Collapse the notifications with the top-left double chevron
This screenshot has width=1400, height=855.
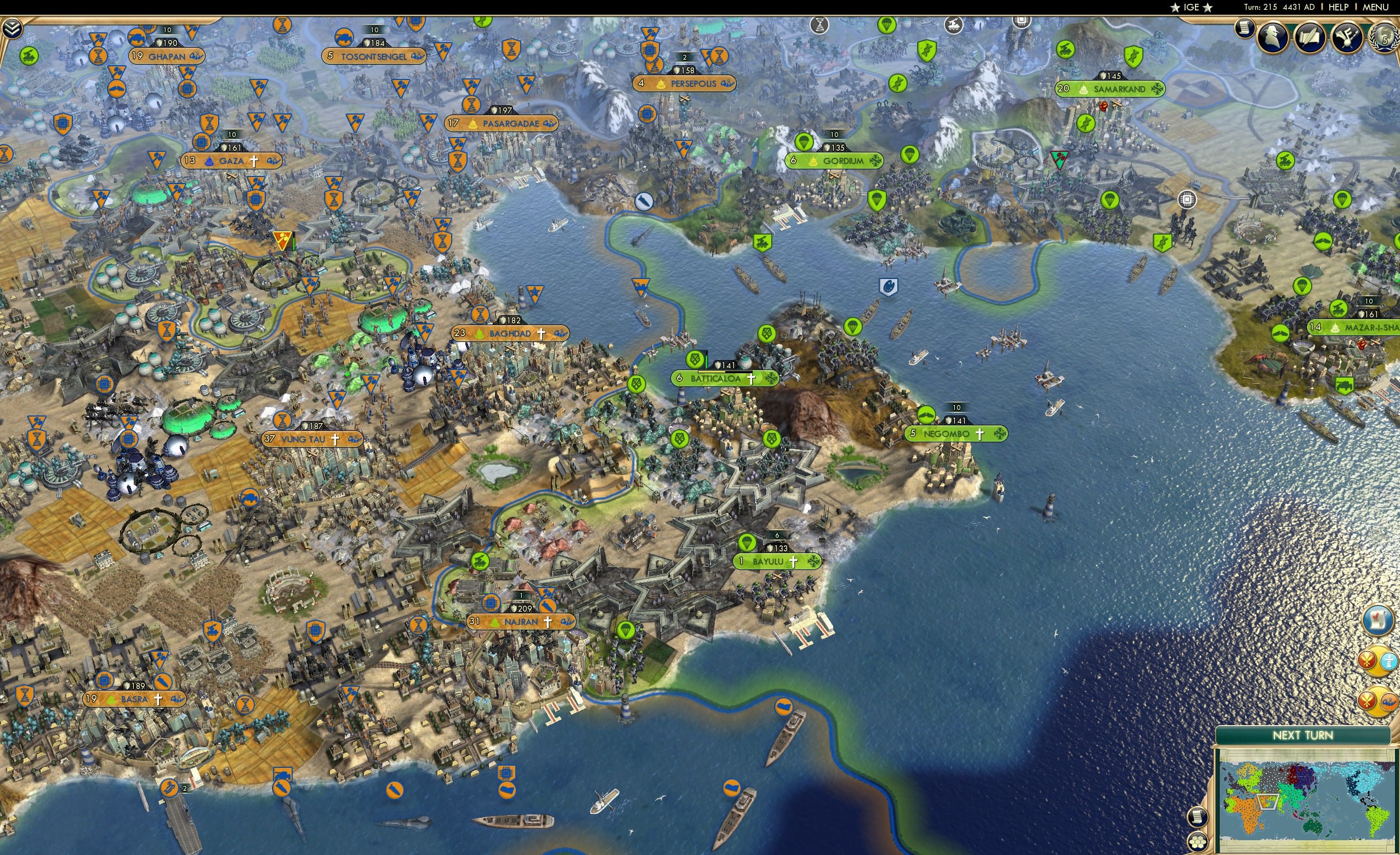(x=12, y=29)
